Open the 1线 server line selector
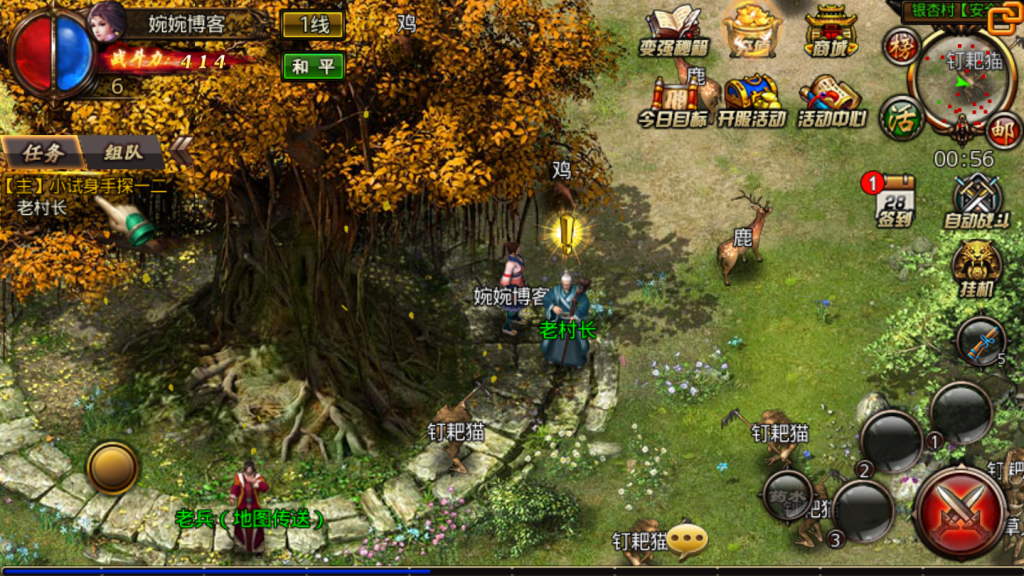Viewport: 1024px width, 576px height. (313, 25)
